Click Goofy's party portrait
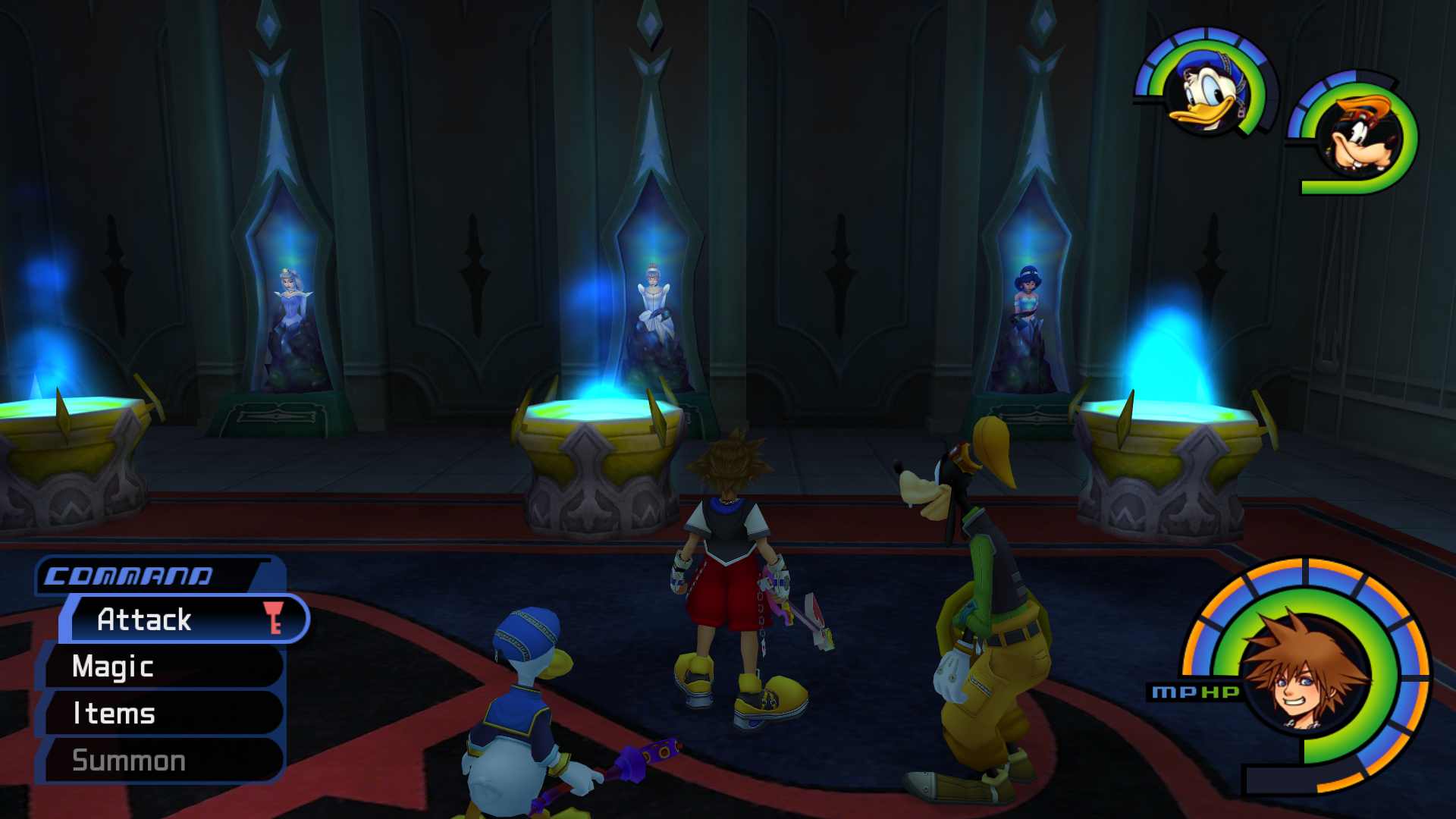The height and width of the screenshot is (819, 1456). click(x=1359, y=136)
